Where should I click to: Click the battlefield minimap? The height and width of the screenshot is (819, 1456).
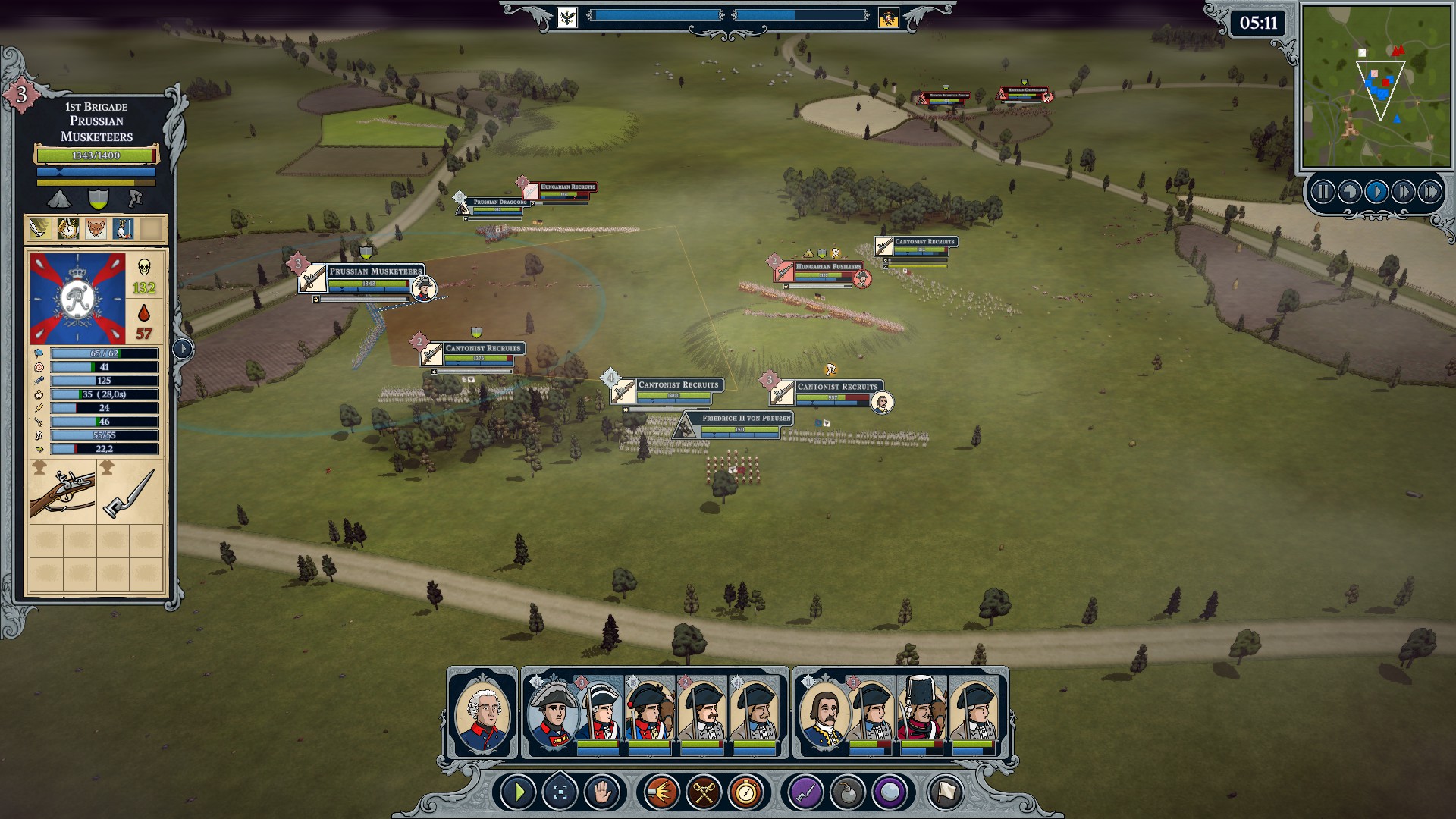[x=1375, y=85]
